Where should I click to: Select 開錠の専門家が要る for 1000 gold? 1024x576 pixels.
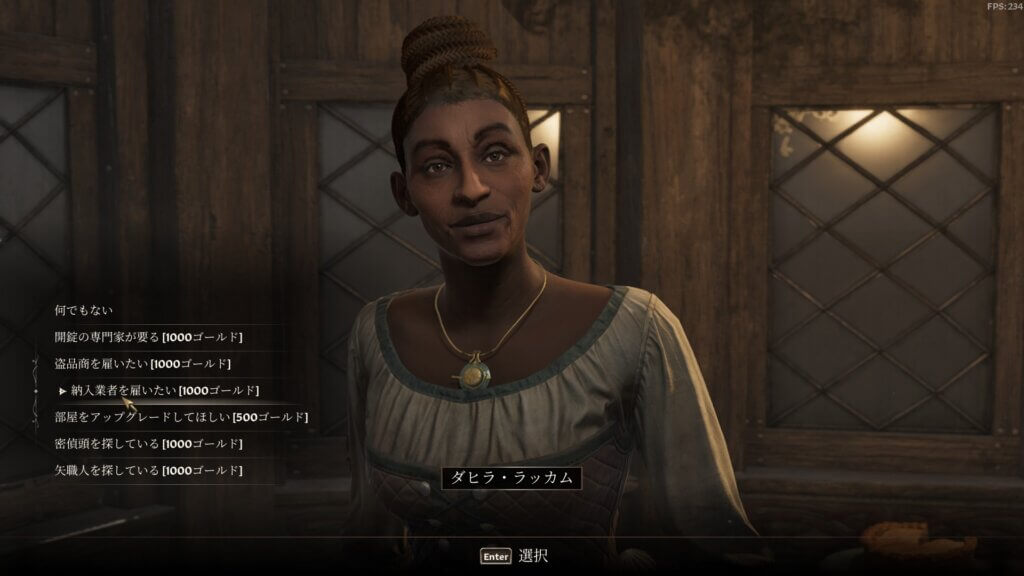point(148,337)
